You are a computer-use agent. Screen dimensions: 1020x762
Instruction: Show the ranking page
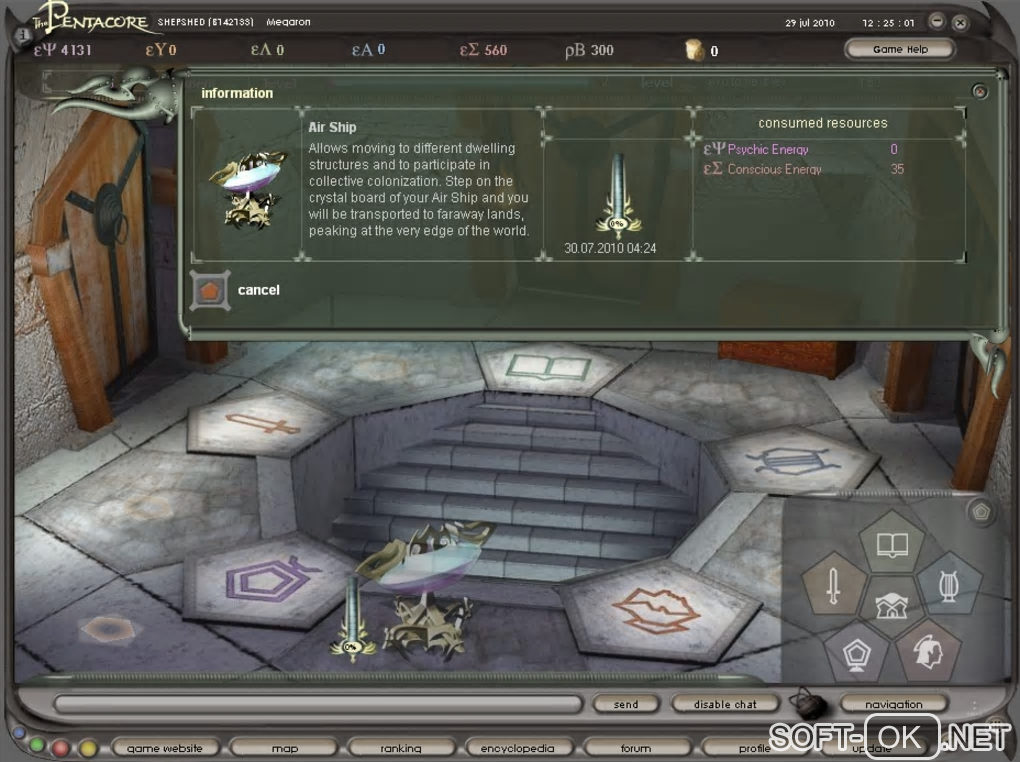[x=400, y=748]
